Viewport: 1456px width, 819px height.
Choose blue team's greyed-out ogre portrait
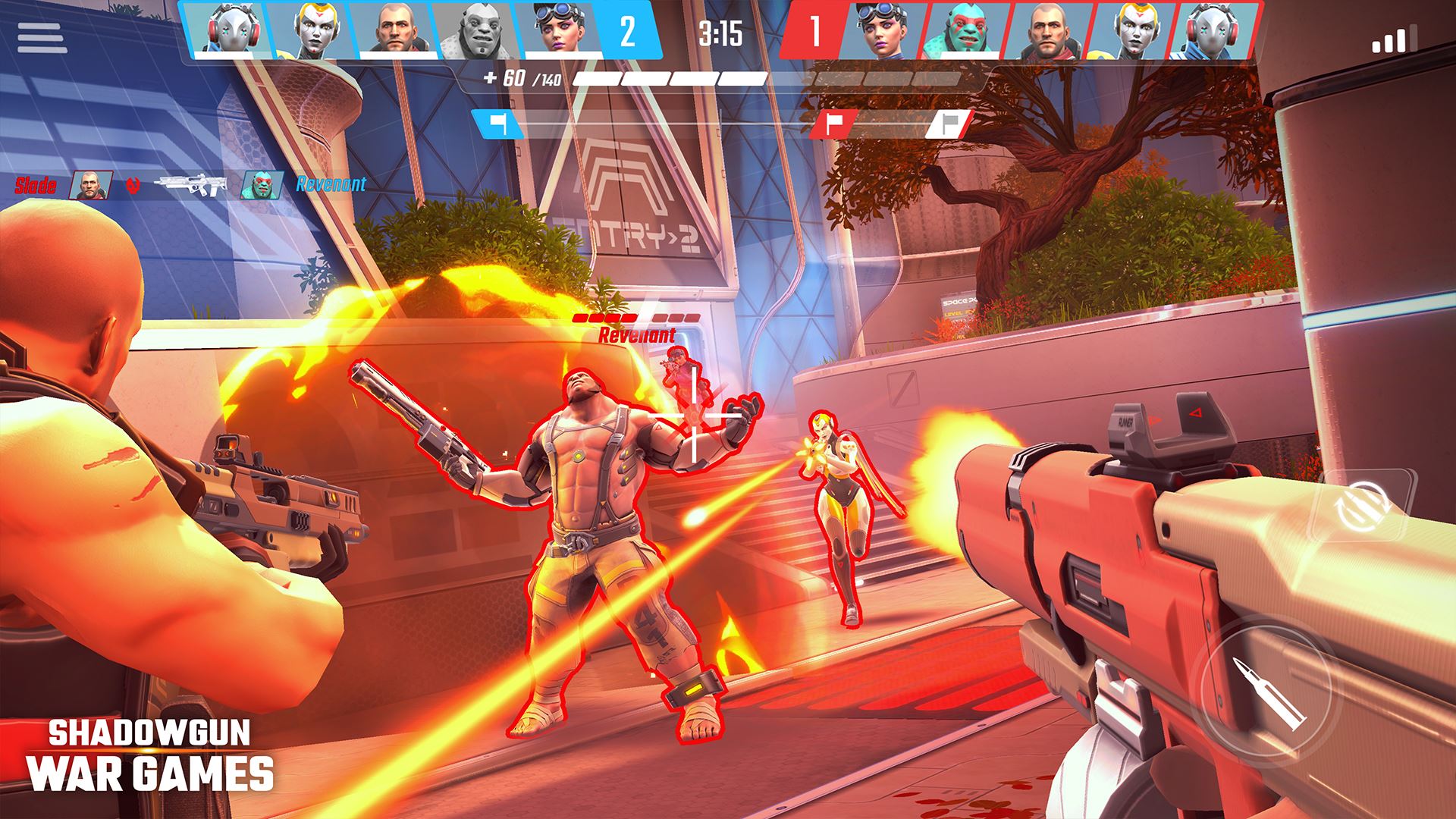(x=472, y=31)
